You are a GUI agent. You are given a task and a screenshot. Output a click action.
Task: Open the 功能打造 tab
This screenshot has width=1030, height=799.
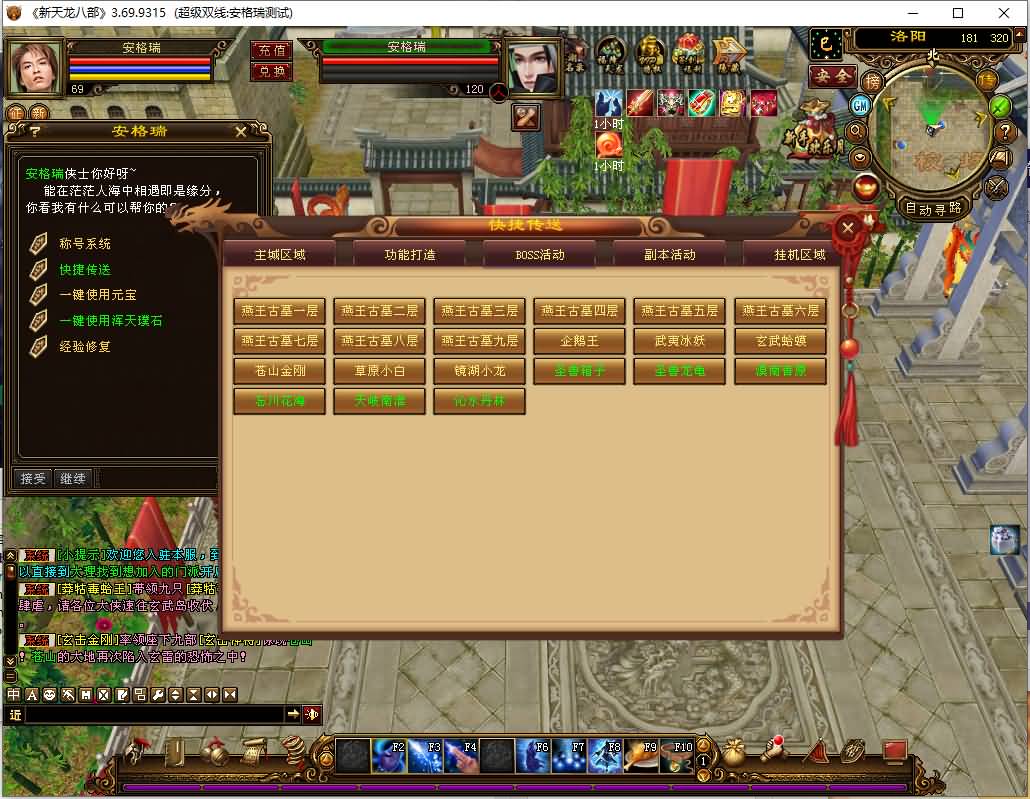(x=410, y=254)
